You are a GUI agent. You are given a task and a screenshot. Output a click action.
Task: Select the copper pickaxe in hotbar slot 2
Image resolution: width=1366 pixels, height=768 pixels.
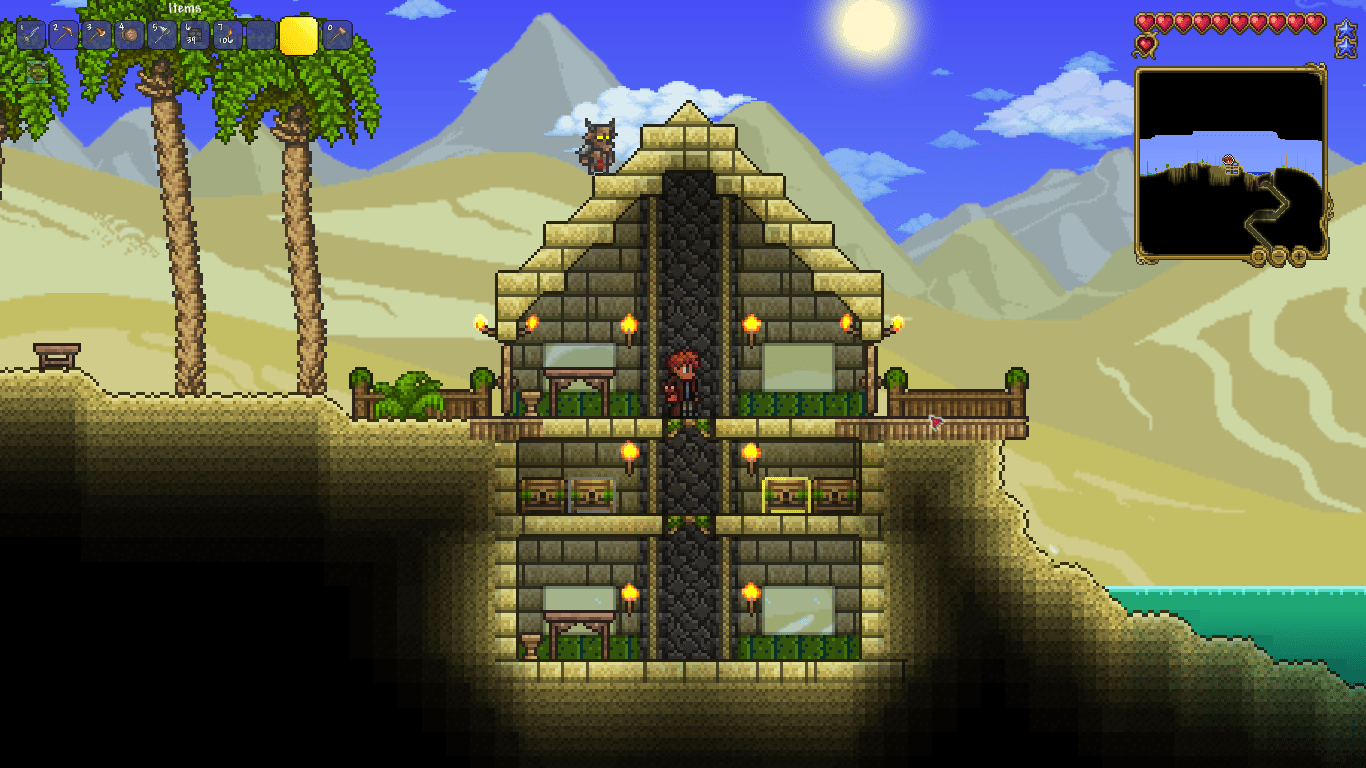(63, 33)
